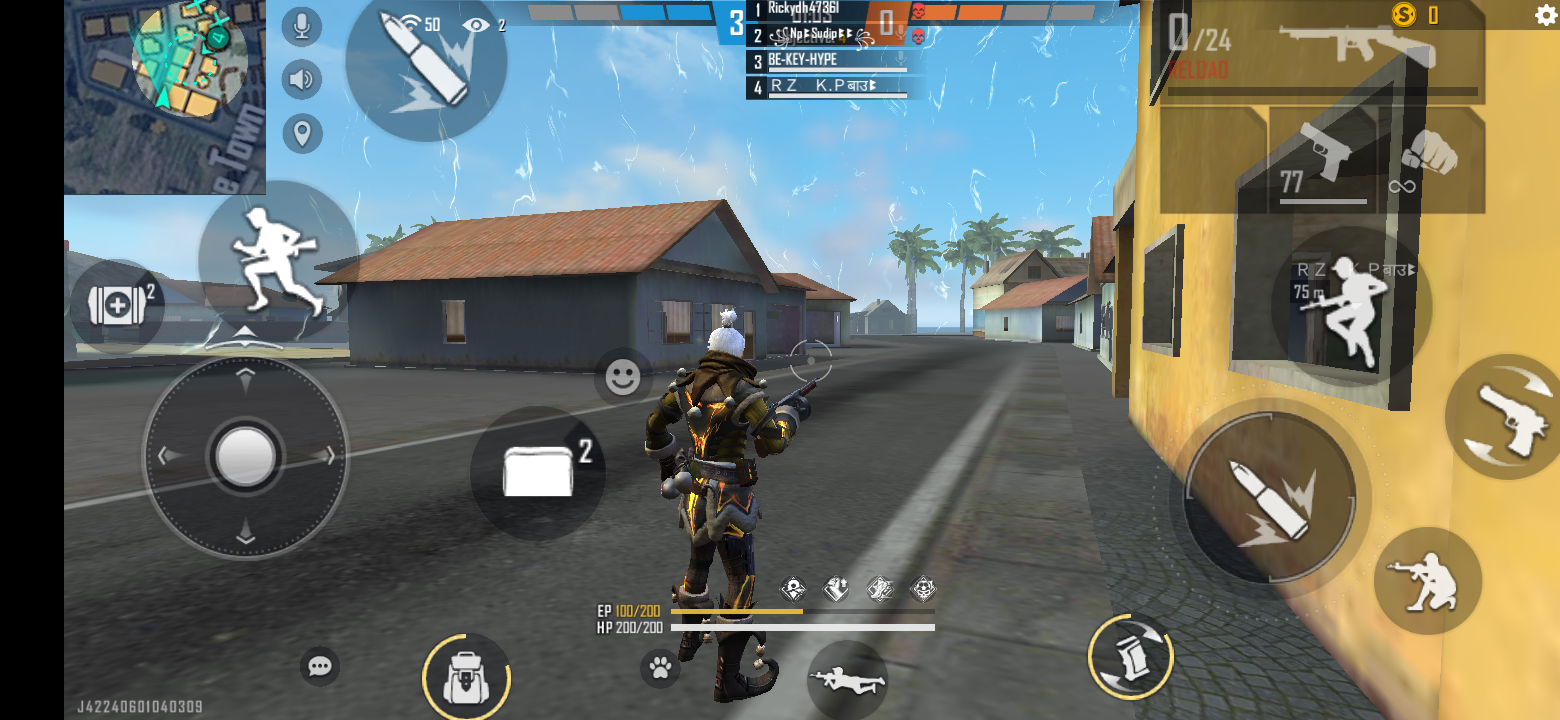The image size is (1560, 720).
Task: Toggle the speaker sound button
Action: 302,79
